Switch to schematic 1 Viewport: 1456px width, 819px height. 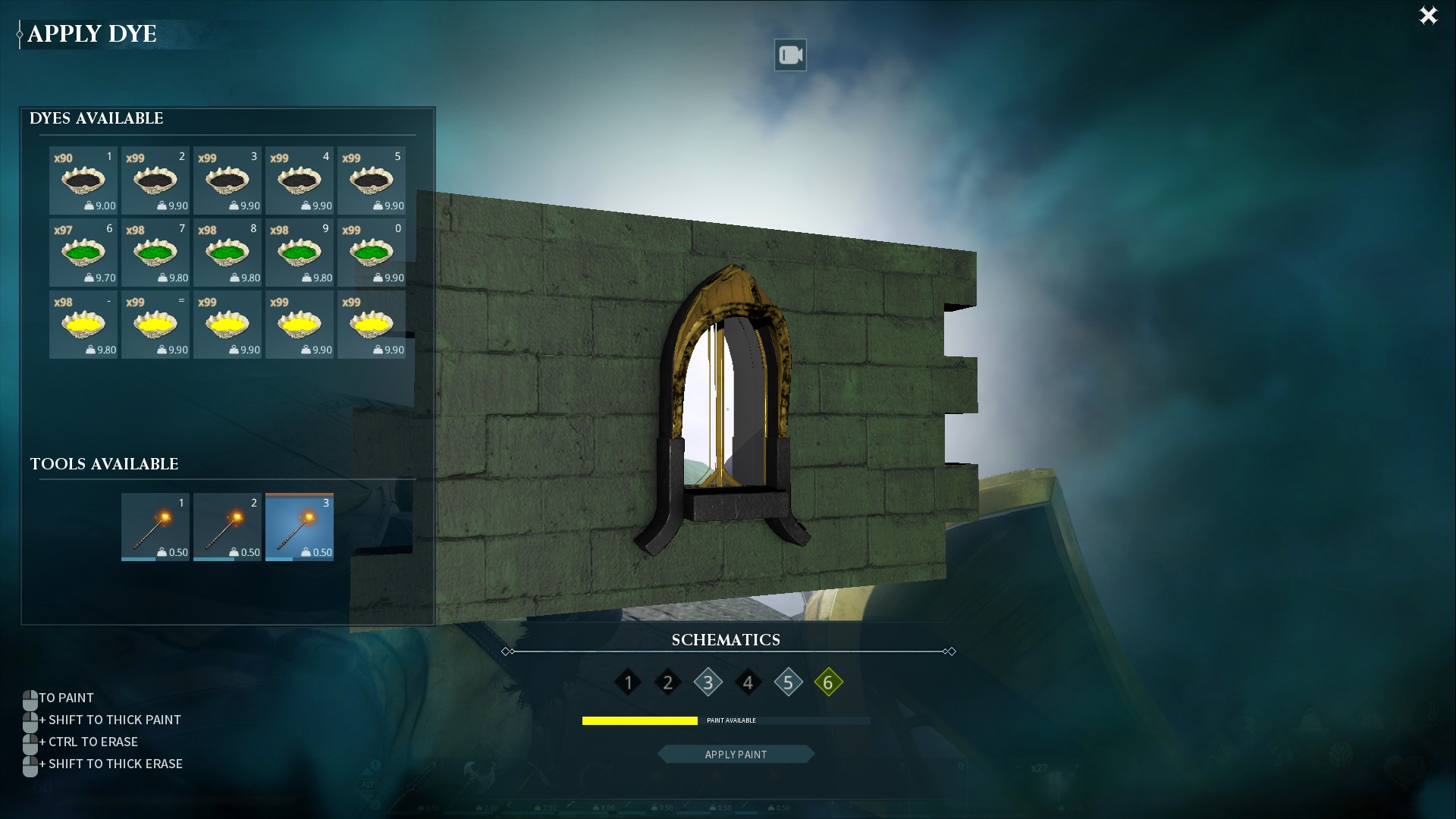(628, 682)
